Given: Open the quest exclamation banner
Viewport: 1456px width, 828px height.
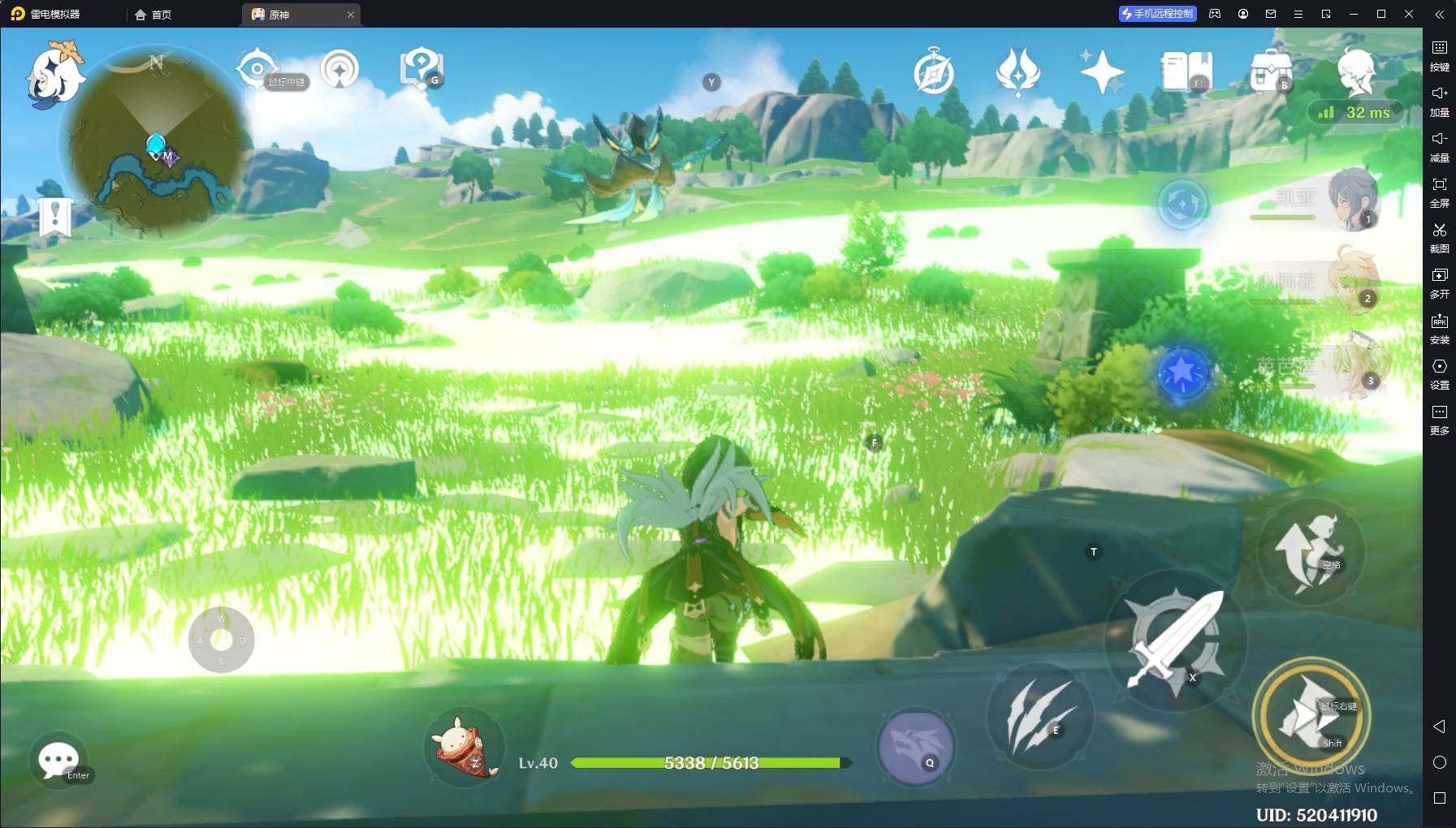Looking at the screenshot, I should coord(55,218).
